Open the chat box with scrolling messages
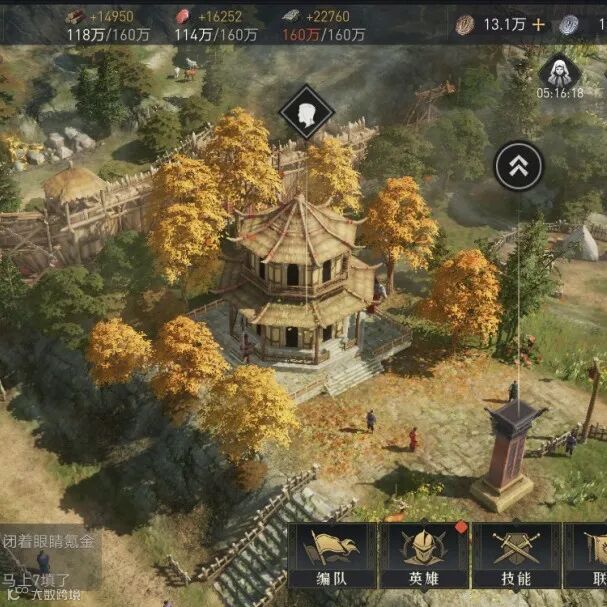 click(50, 558)
